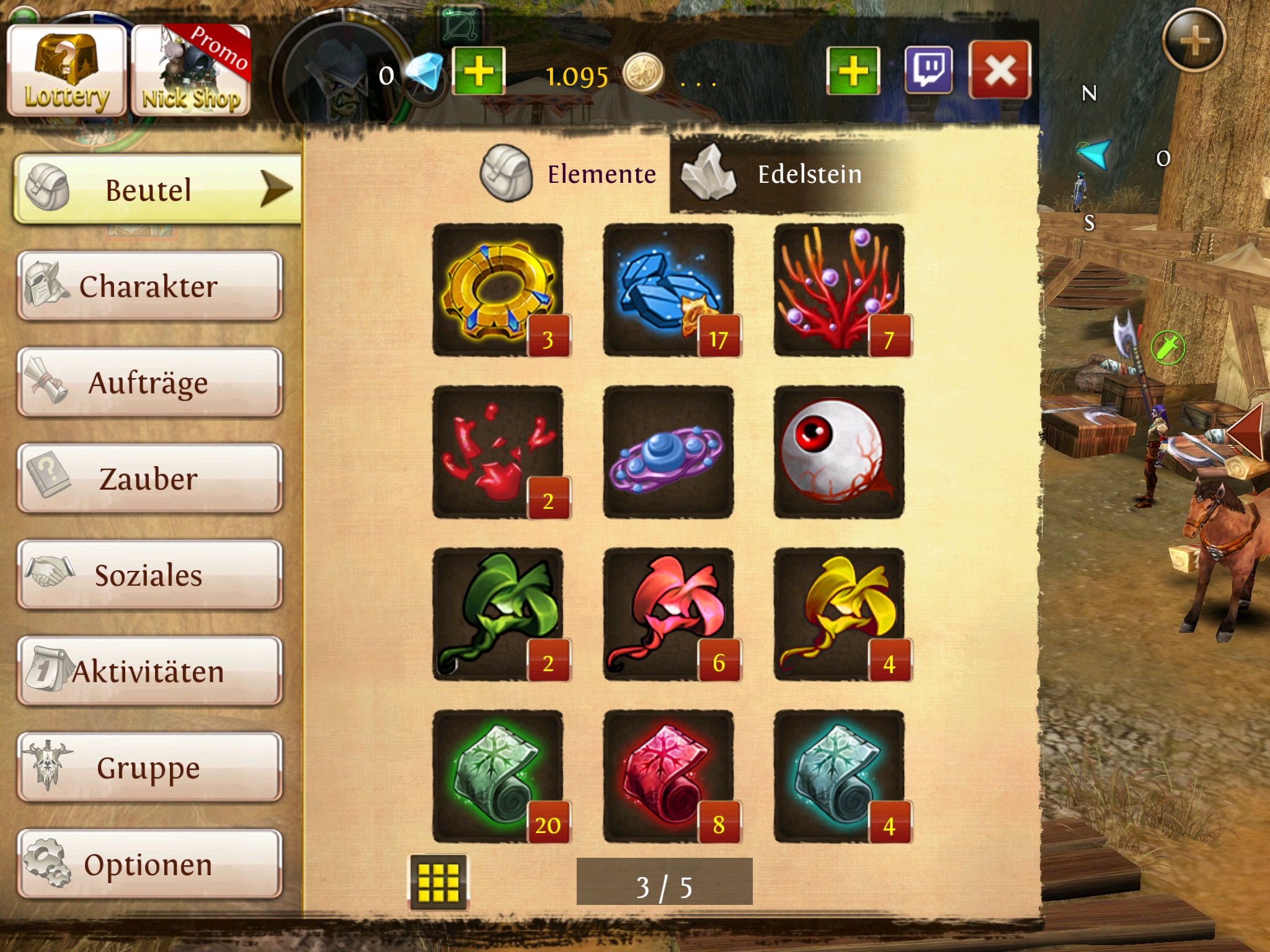Show the Aktivitäten menu

point(149,671)
